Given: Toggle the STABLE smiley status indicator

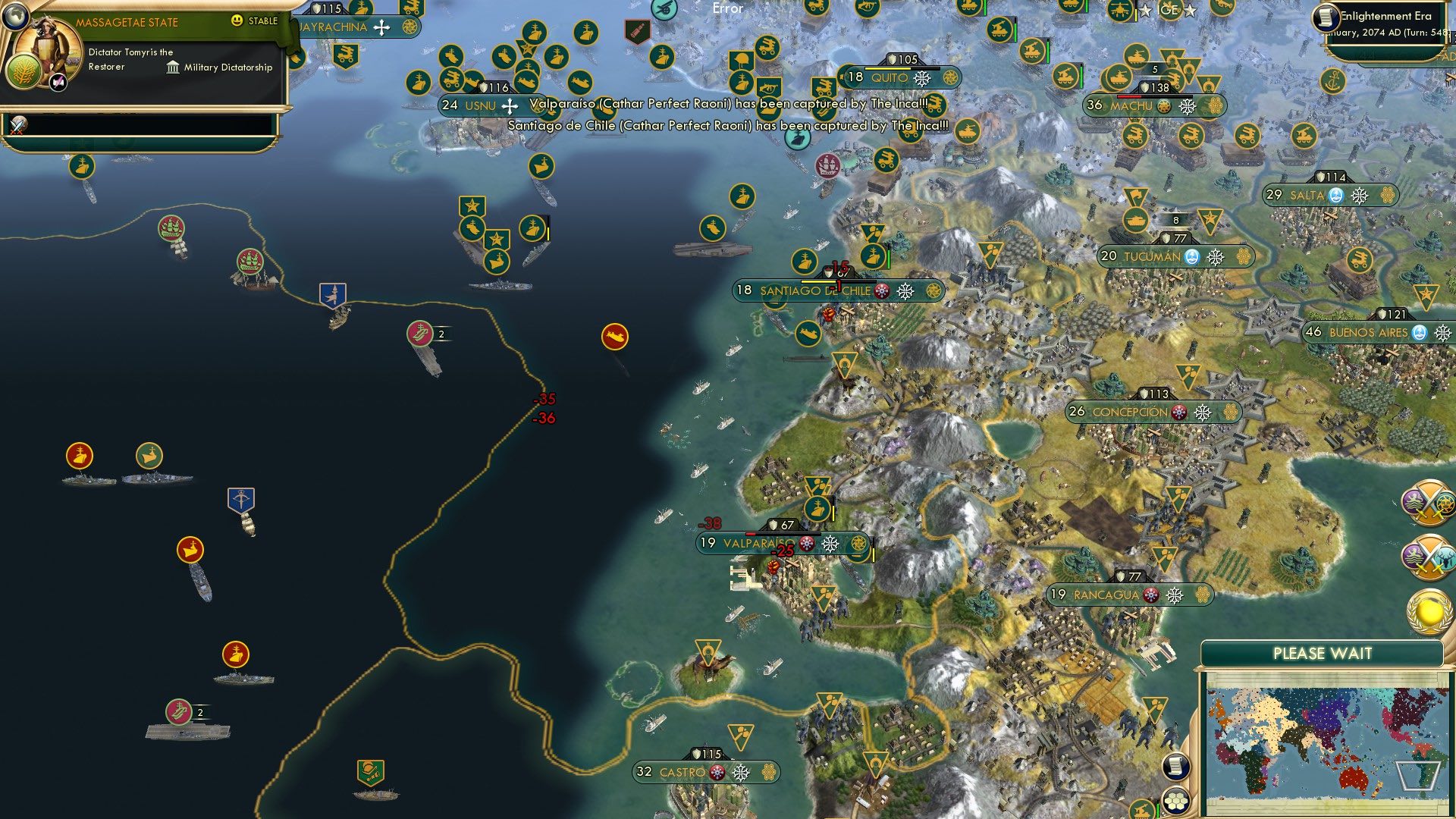Looking at the screenshot, I should pos(237,22).
